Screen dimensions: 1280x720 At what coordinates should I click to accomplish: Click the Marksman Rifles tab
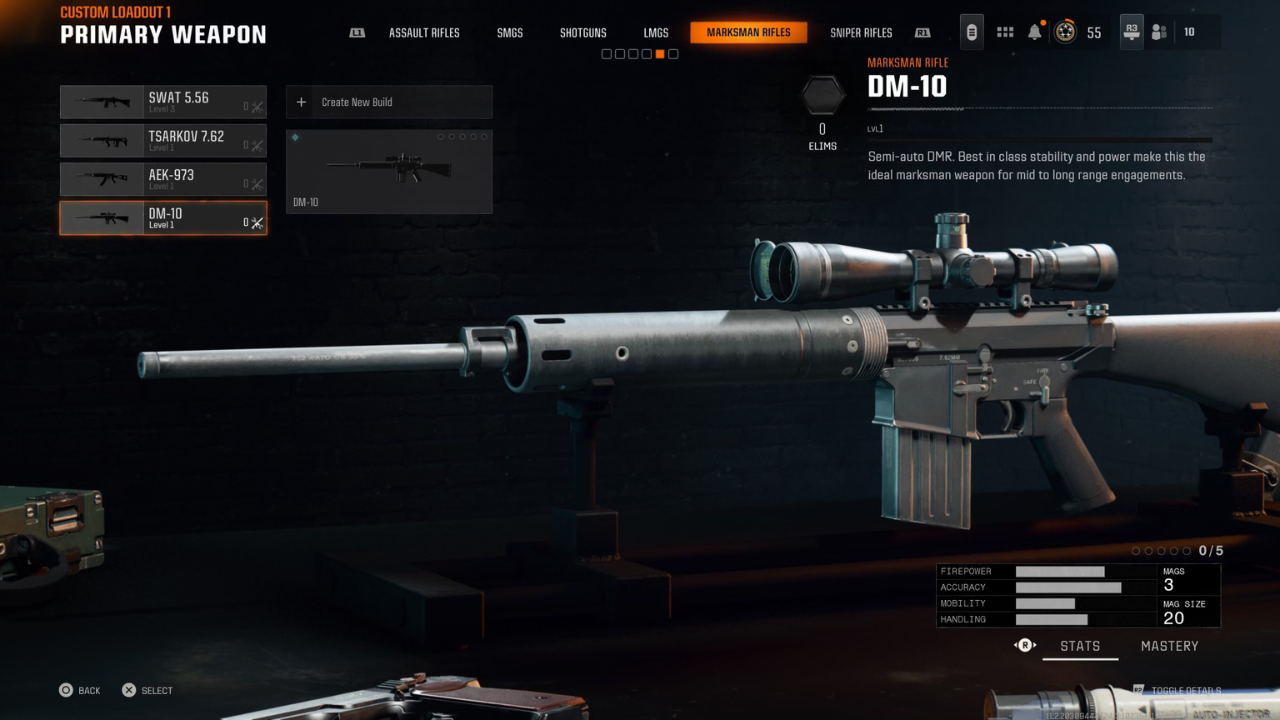748,33
